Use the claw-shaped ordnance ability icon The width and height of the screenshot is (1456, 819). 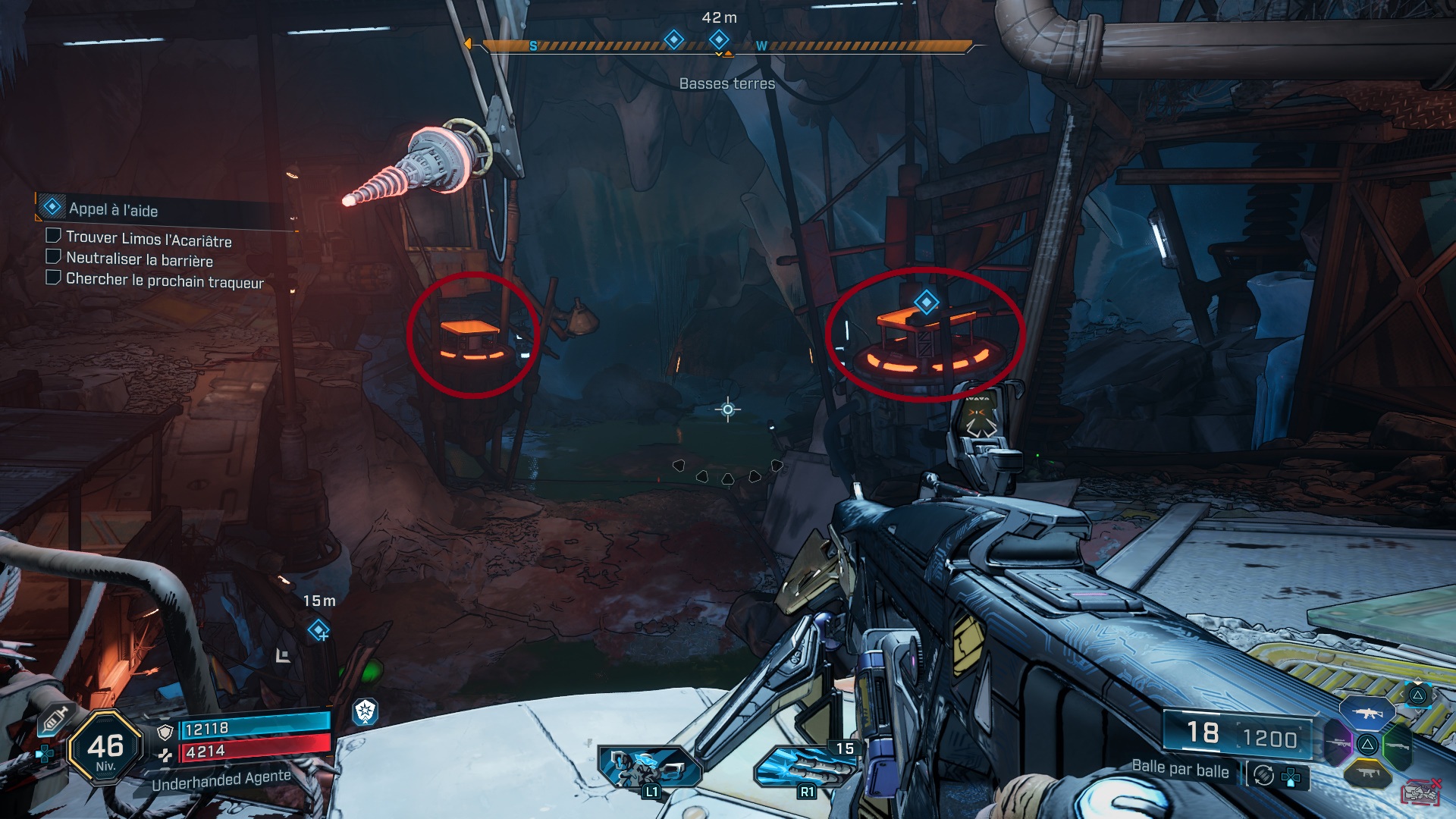[805, 767]
